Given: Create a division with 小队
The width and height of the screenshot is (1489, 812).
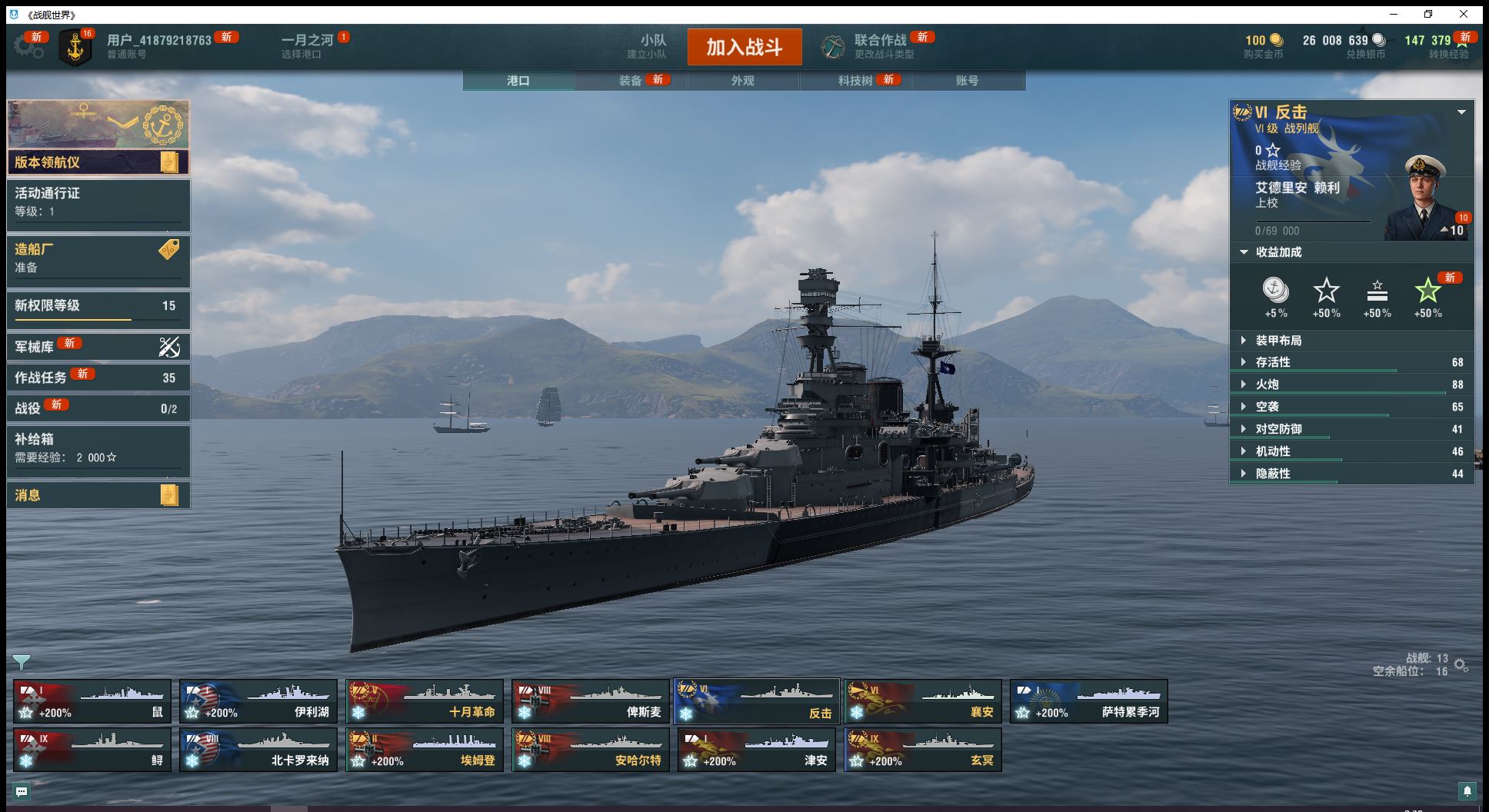Looking at the screenshot, I should [652, 46].
